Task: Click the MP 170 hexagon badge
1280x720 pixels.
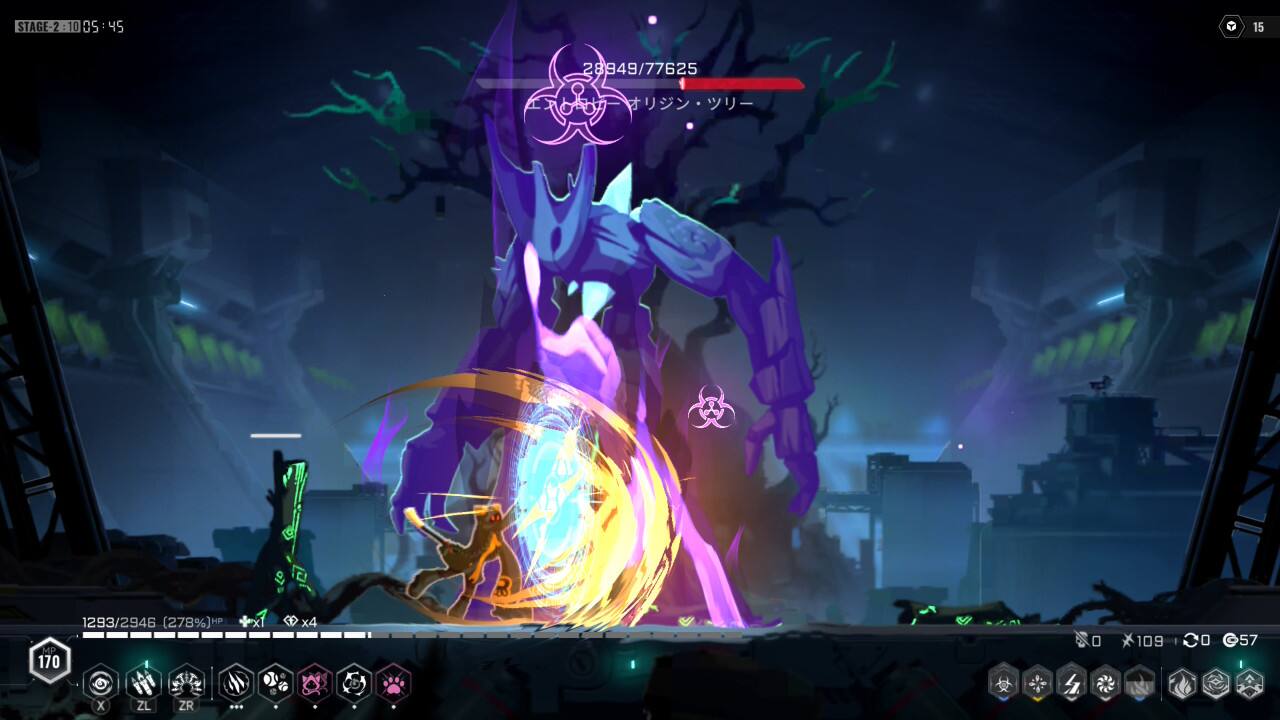Action: (x=50, y=660)
